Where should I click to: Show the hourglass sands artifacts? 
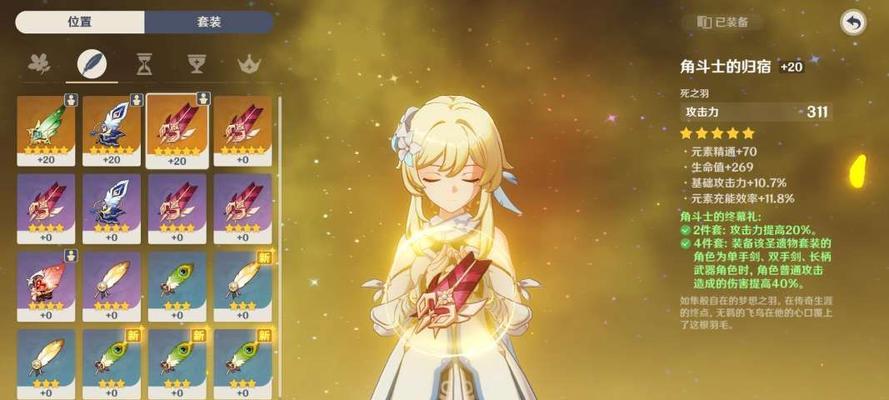(x=145, y=64)
